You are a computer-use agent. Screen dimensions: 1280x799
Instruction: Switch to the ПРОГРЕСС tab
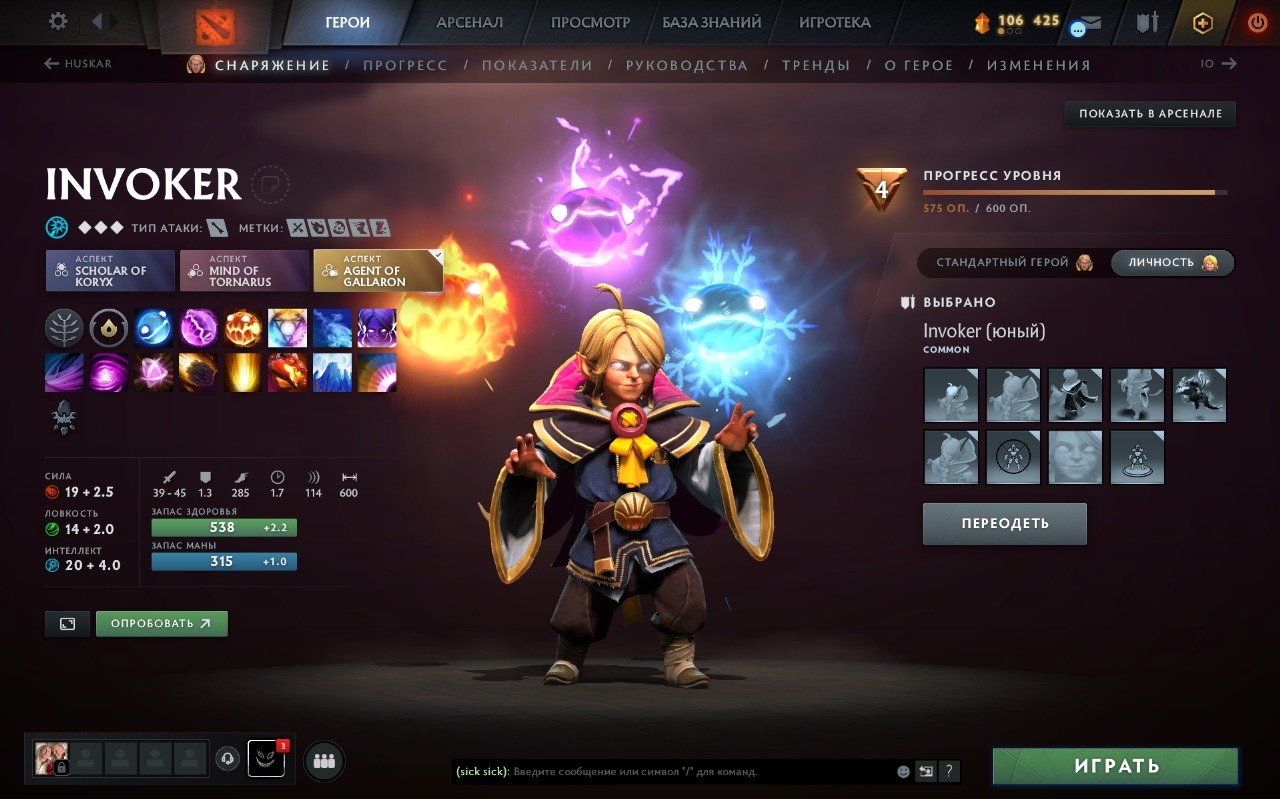click(x=410, y=64)
